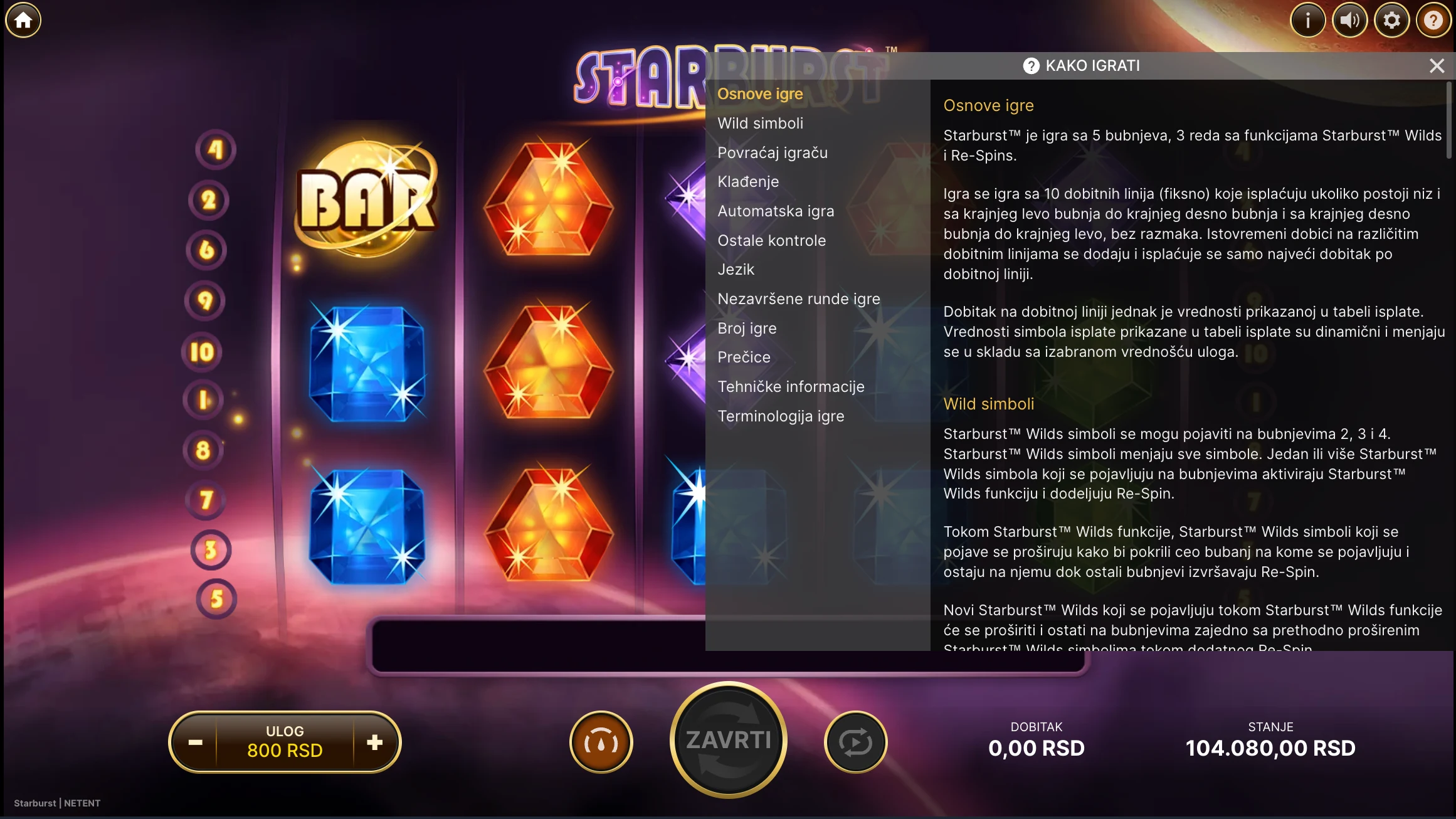
Task: Go to the home lobby
Action: point(23,21)
